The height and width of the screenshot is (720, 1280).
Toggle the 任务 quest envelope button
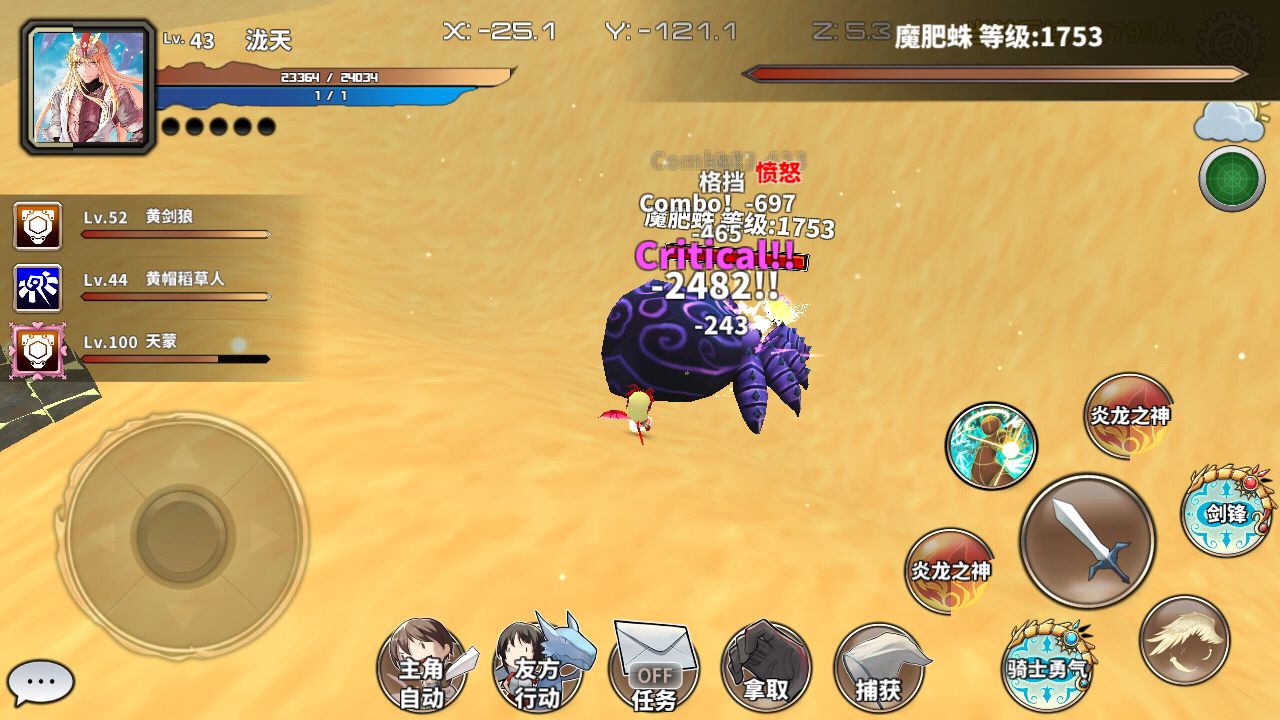click(x=654, y=669)
